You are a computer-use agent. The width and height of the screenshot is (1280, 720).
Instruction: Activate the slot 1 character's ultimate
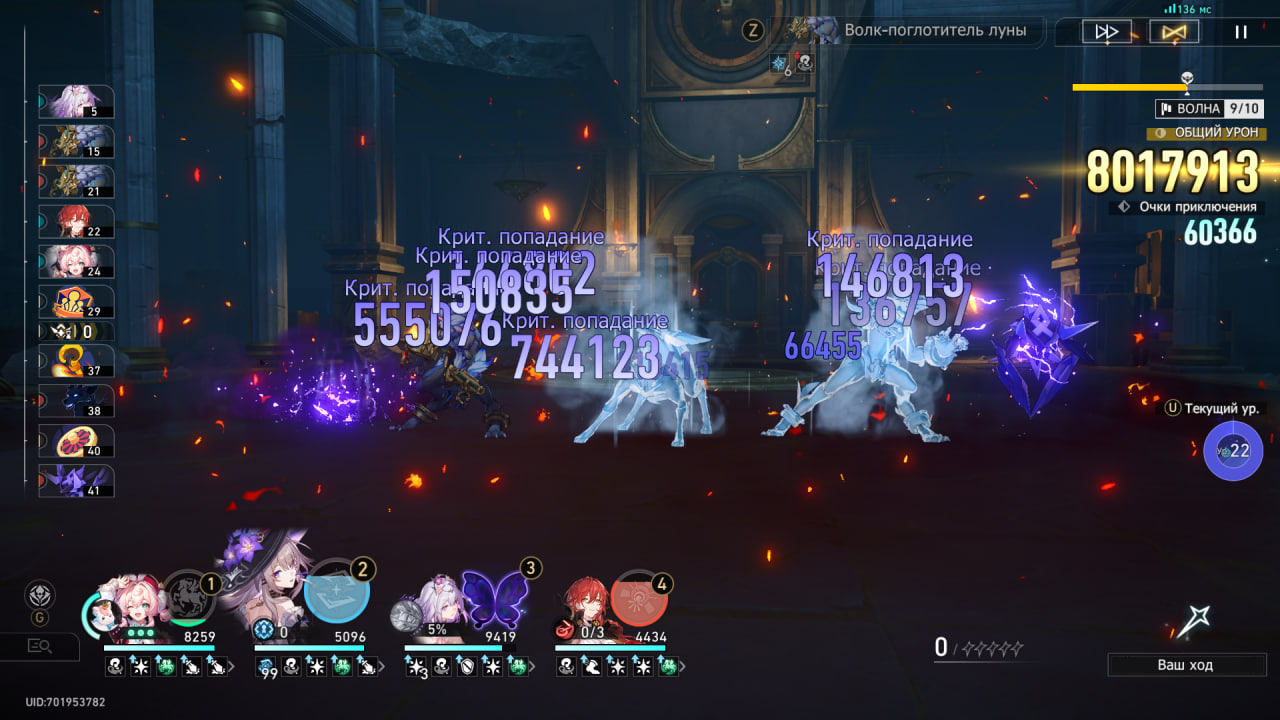(x=189, y=597)
